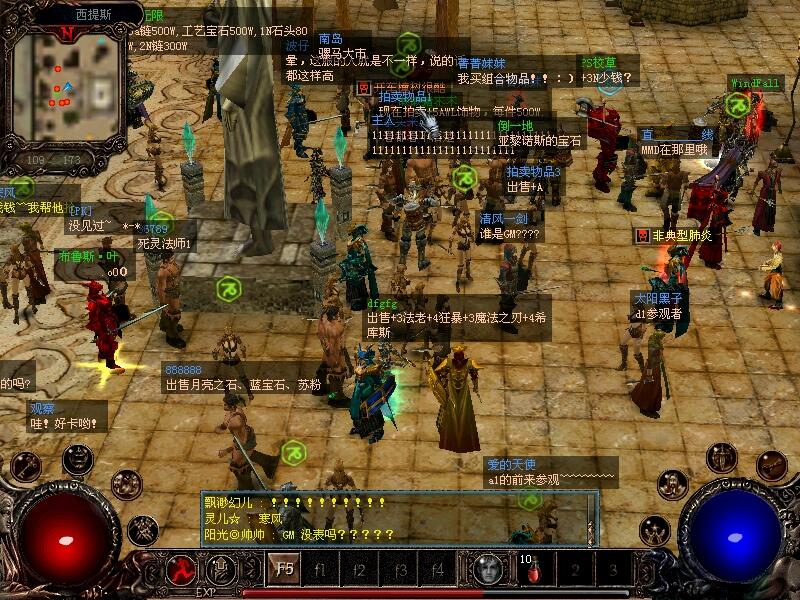Use the red potion belt slot
Image resolution: width=800 pixels, height=600 pixels.
(534, 571)
